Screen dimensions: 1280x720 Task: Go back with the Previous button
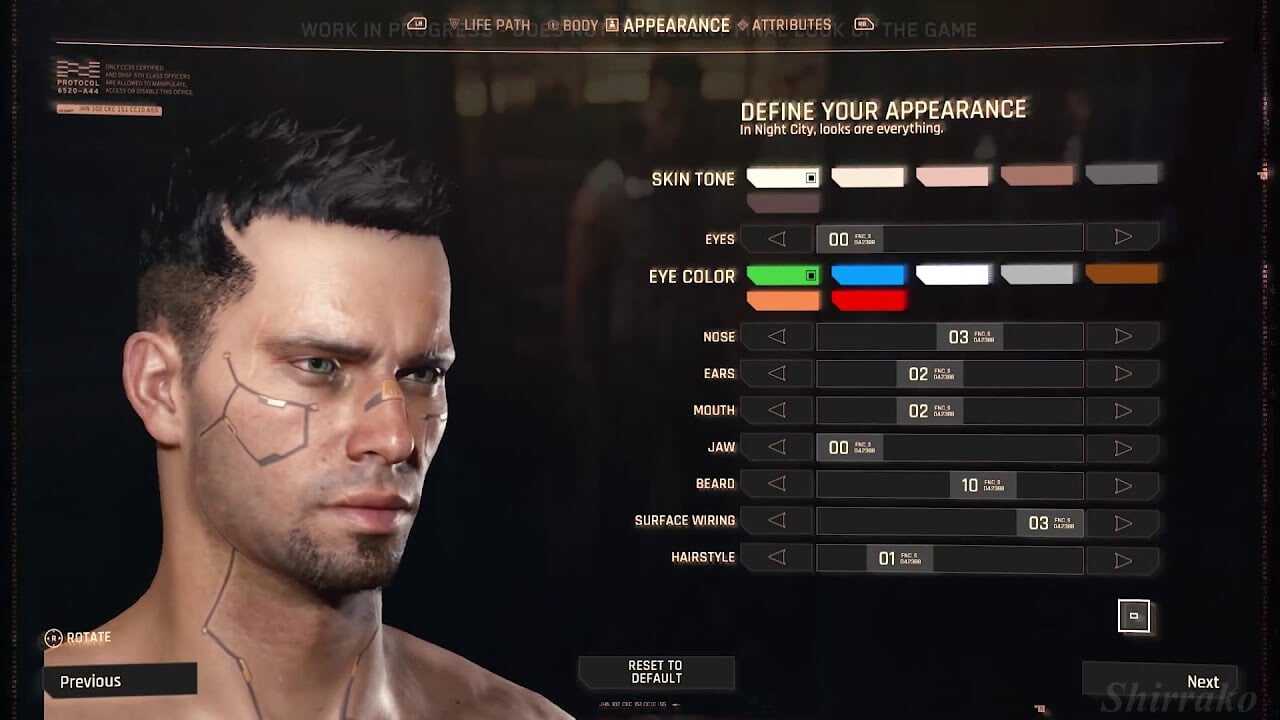pos(118,681)
